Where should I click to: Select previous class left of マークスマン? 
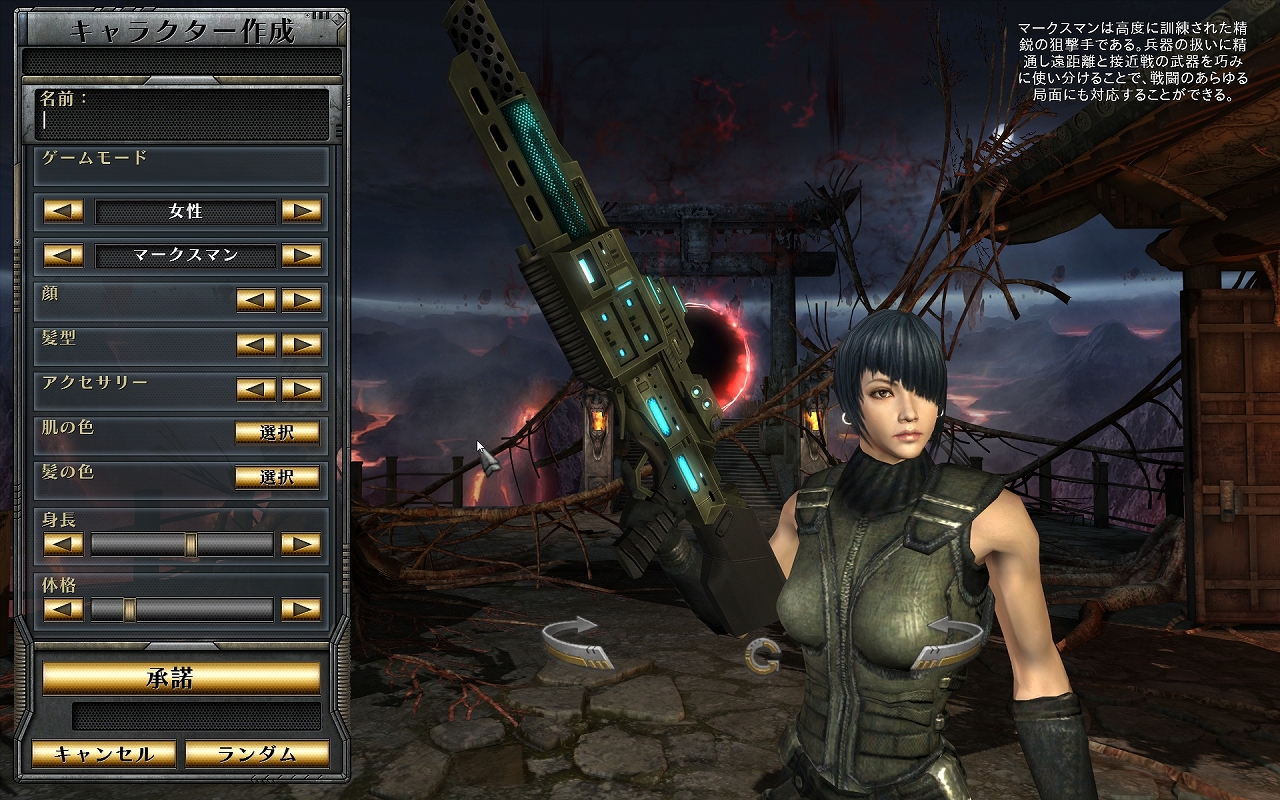(x=63, y=255)
